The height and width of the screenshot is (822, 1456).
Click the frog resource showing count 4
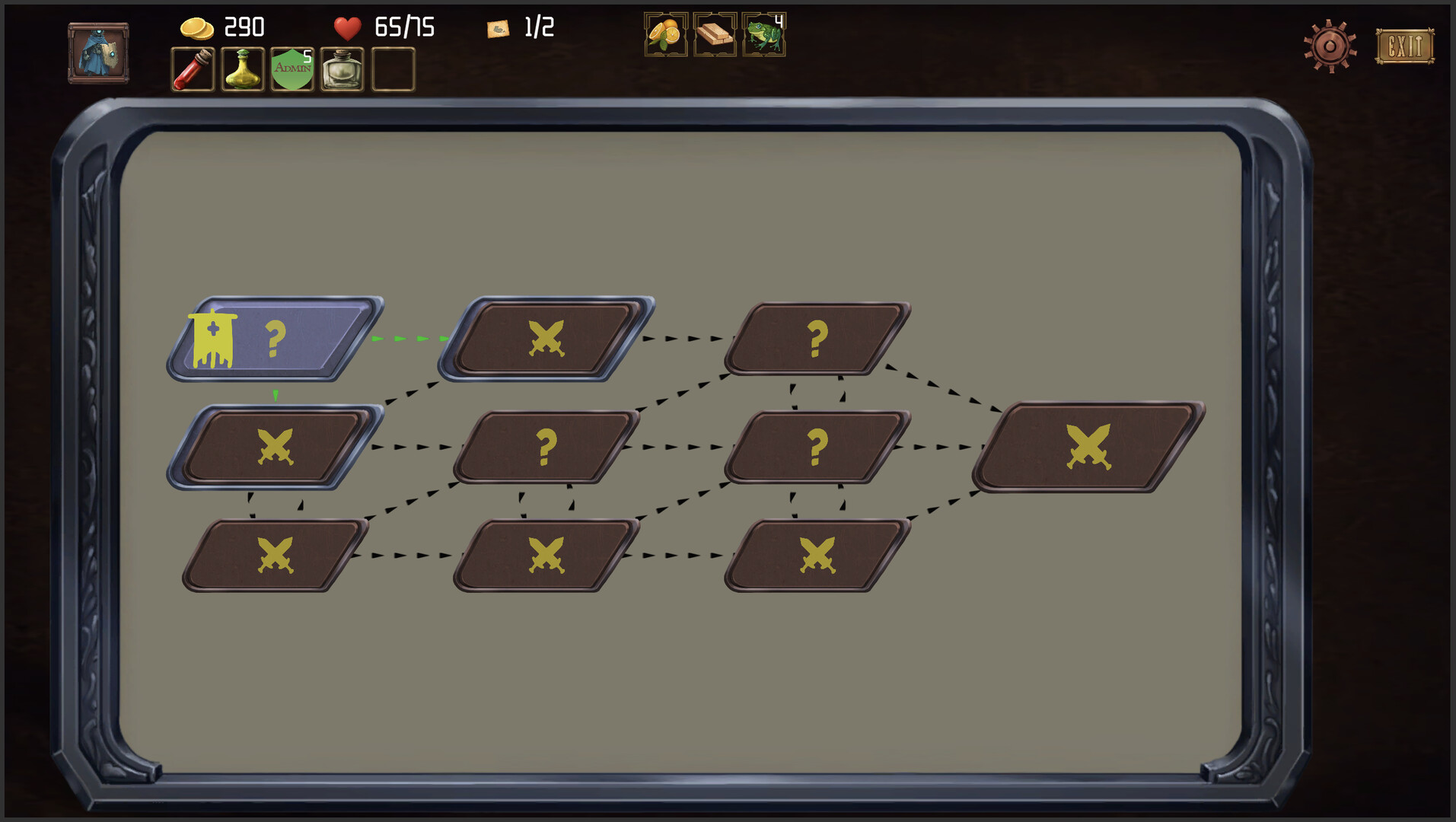point(763,33)
